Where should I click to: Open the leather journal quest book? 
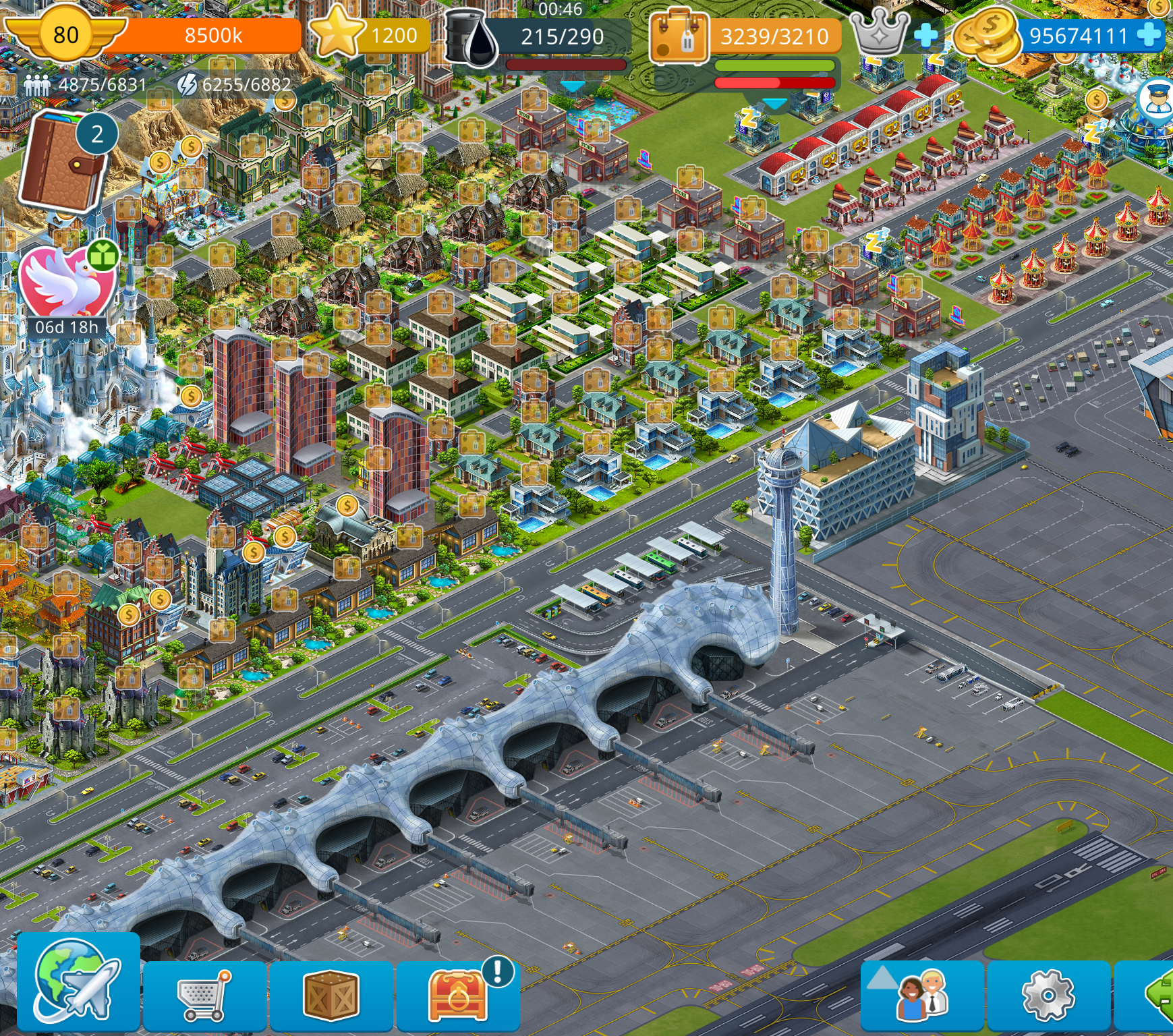tap(62, 162)
